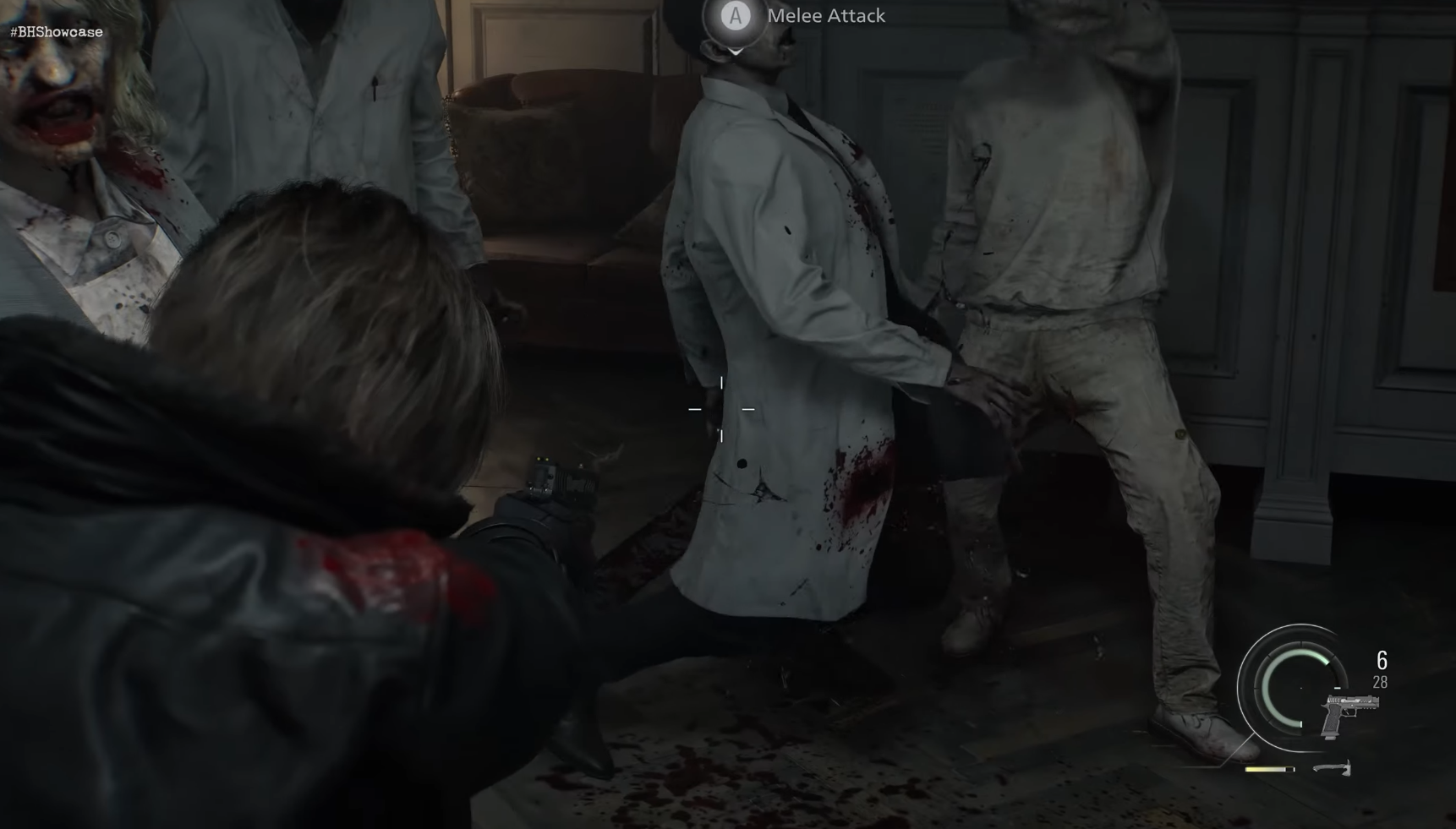Image resolution: width=1456 pixels, height=829 pixels.
Task: Click the hatchet blade icon near battery meter
Action: [x=1333, y=769]
